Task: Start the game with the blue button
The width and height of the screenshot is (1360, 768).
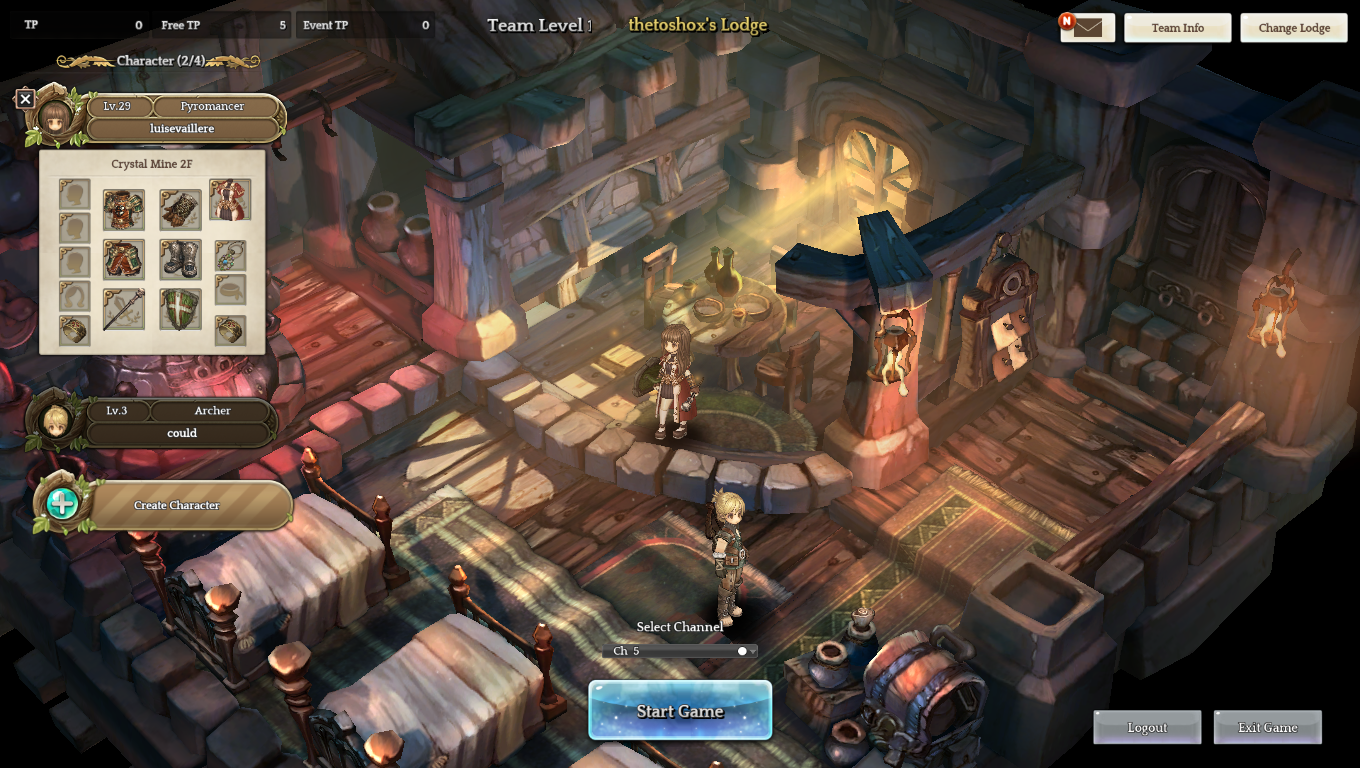Action: point(680,711)
